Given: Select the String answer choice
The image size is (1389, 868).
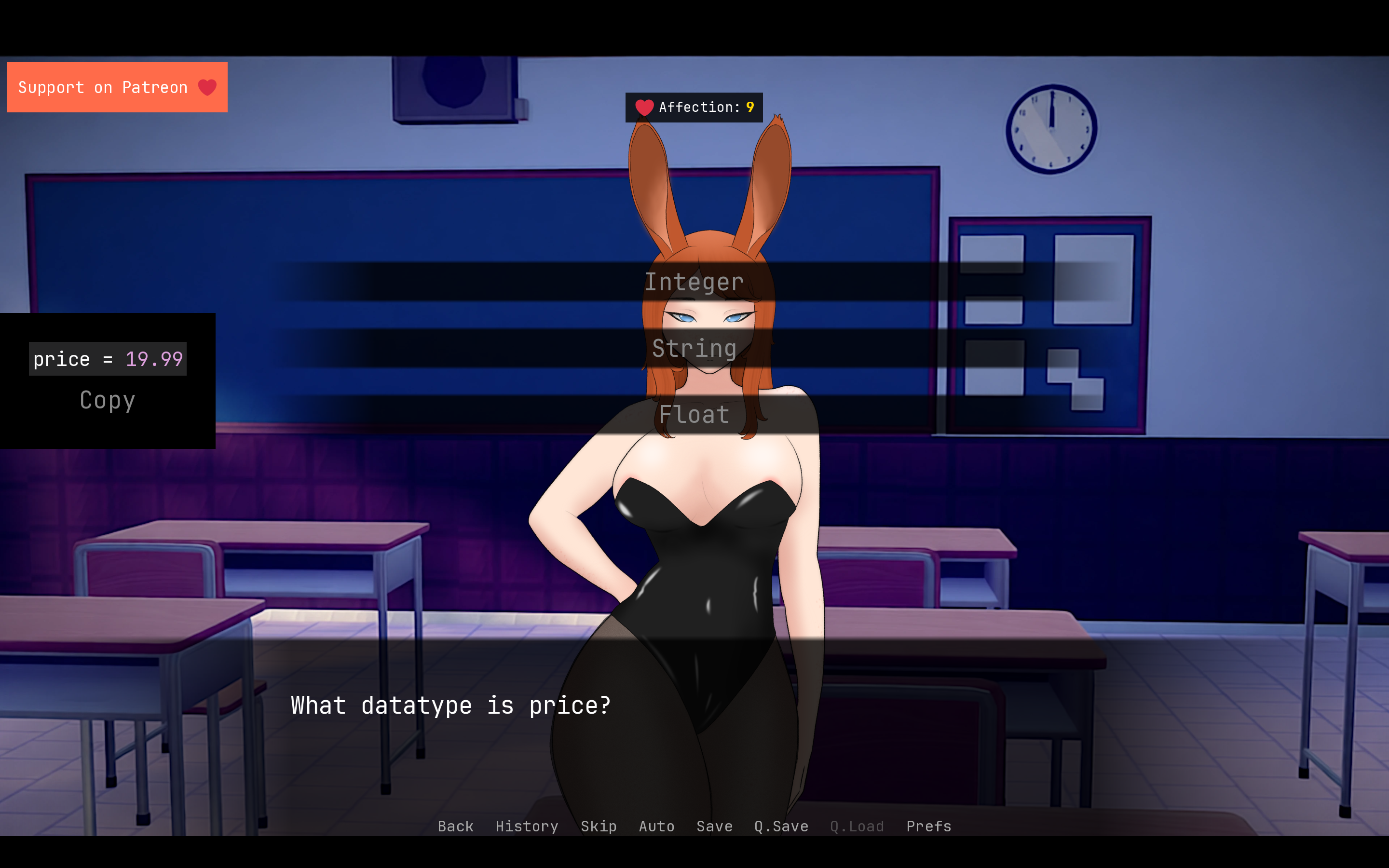Looking at the screenshot, I should (x=694, y=348).
